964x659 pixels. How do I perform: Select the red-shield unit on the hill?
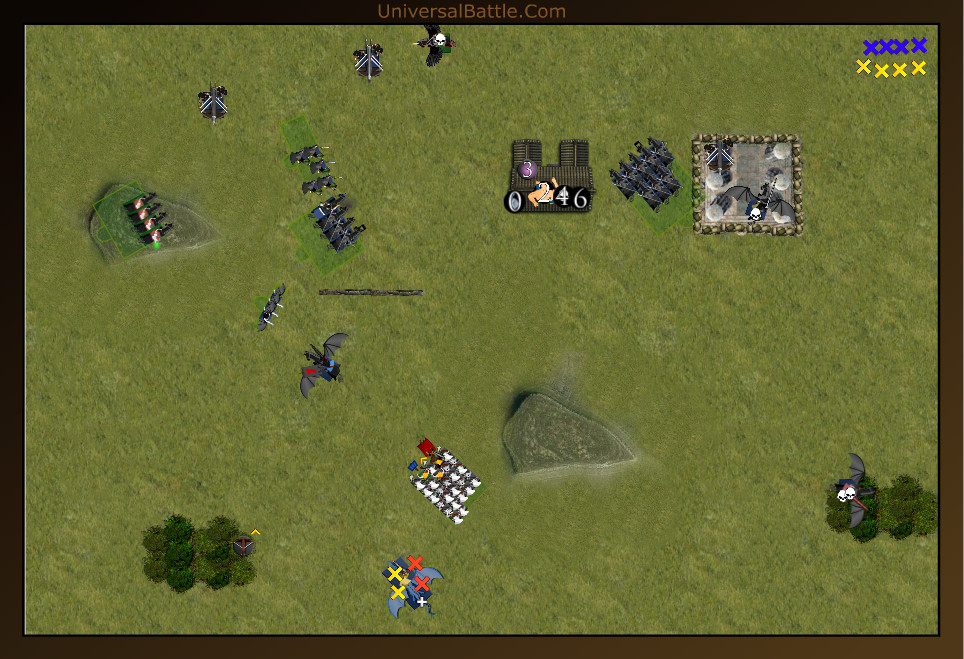pyautogui.click(x=146, y=220)
